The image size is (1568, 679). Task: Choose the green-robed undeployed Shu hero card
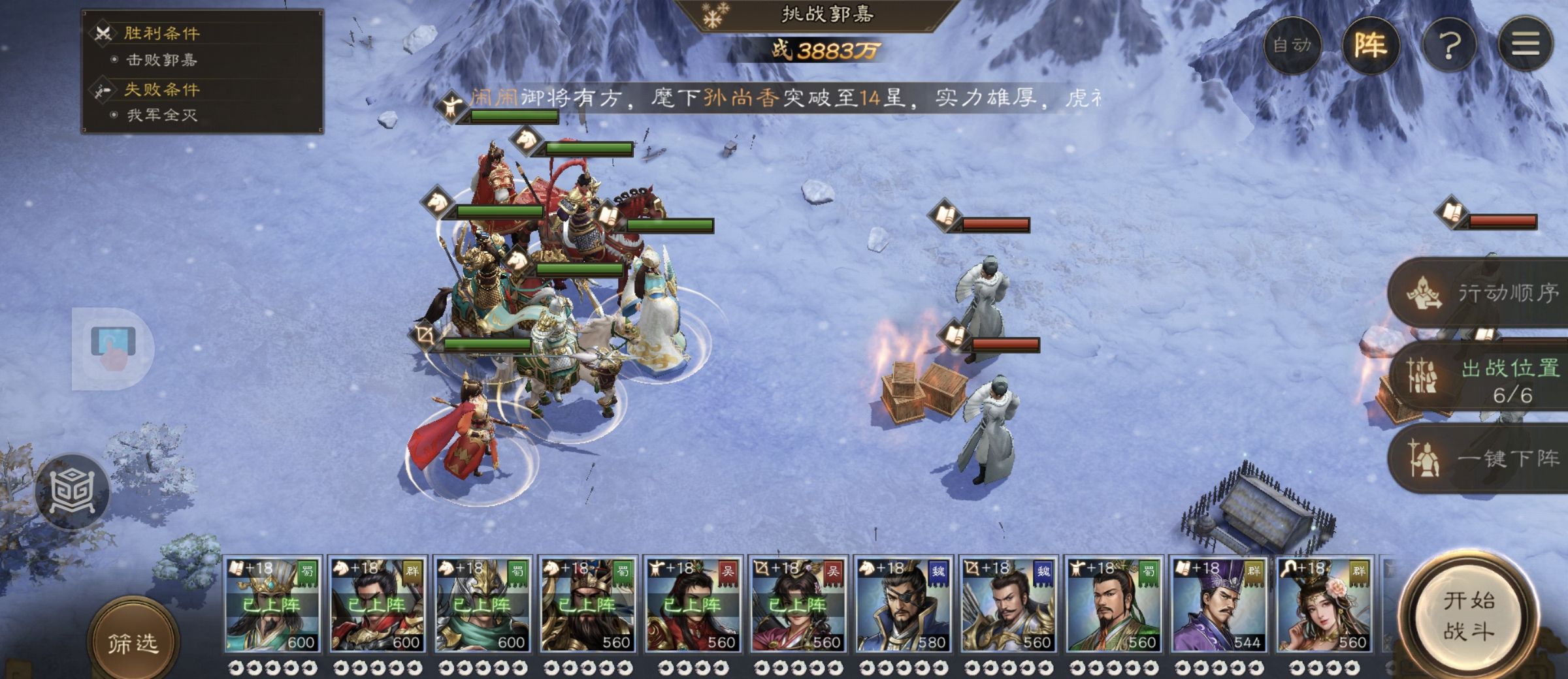1113,605
